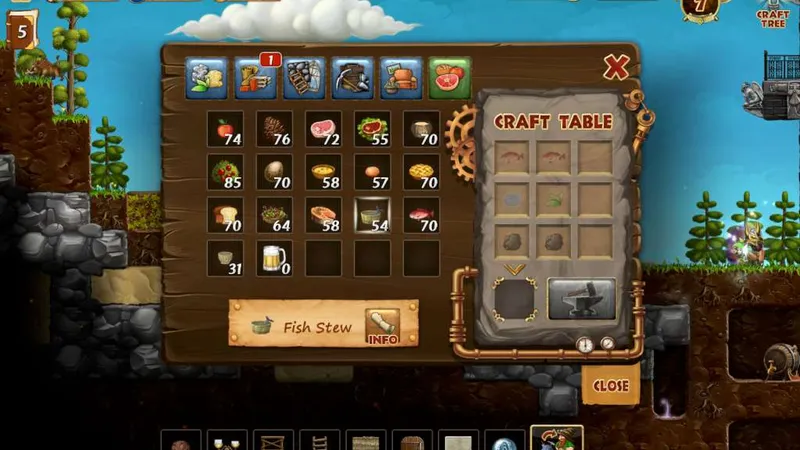Screen dimensions: 800x450
Task: Select the highlighted Fish Stew recipe slot
Action: pyautogui.click(x=372, y=215)
